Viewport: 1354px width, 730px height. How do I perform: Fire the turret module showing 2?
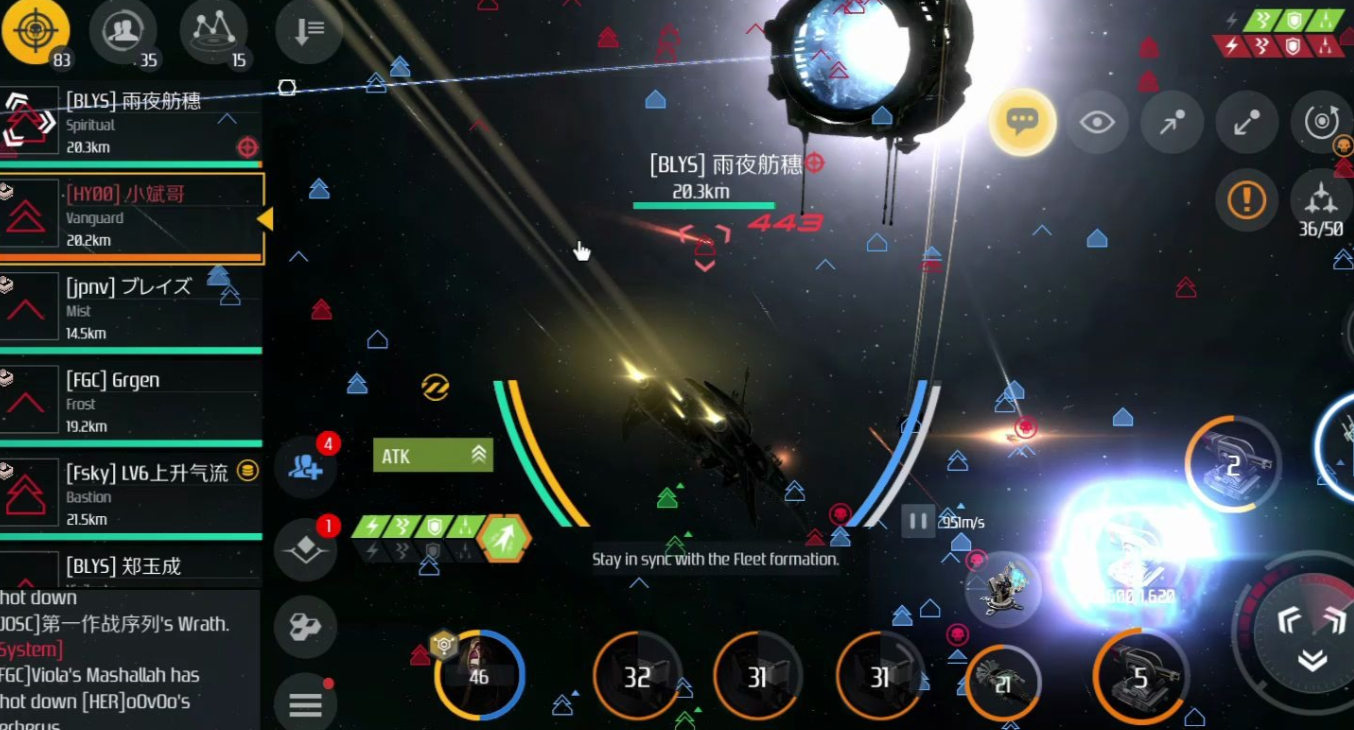[1232, 464]
